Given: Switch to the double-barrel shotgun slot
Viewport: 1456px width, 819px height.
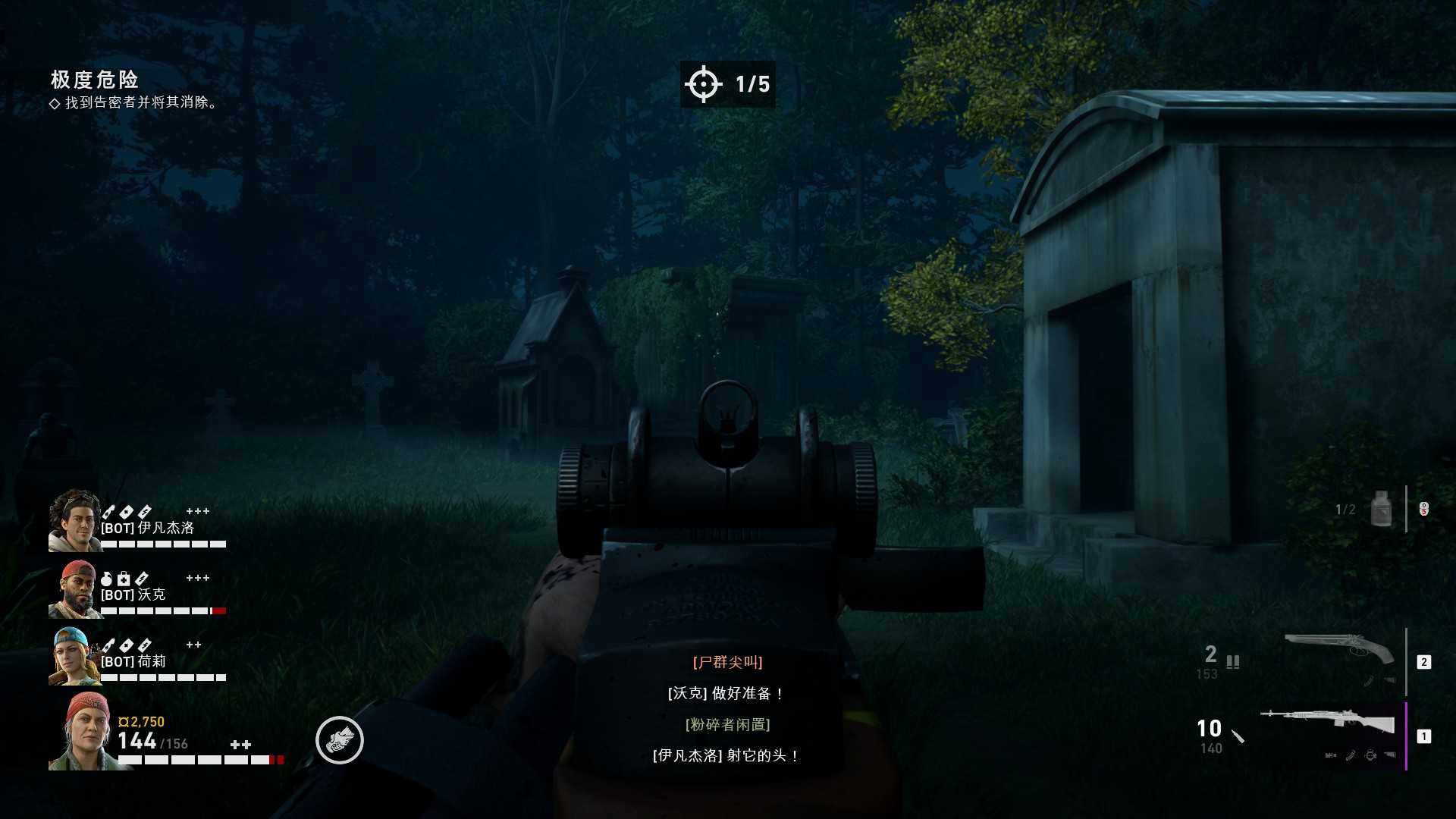Looking at the screenshot, I should (1339, 648).
